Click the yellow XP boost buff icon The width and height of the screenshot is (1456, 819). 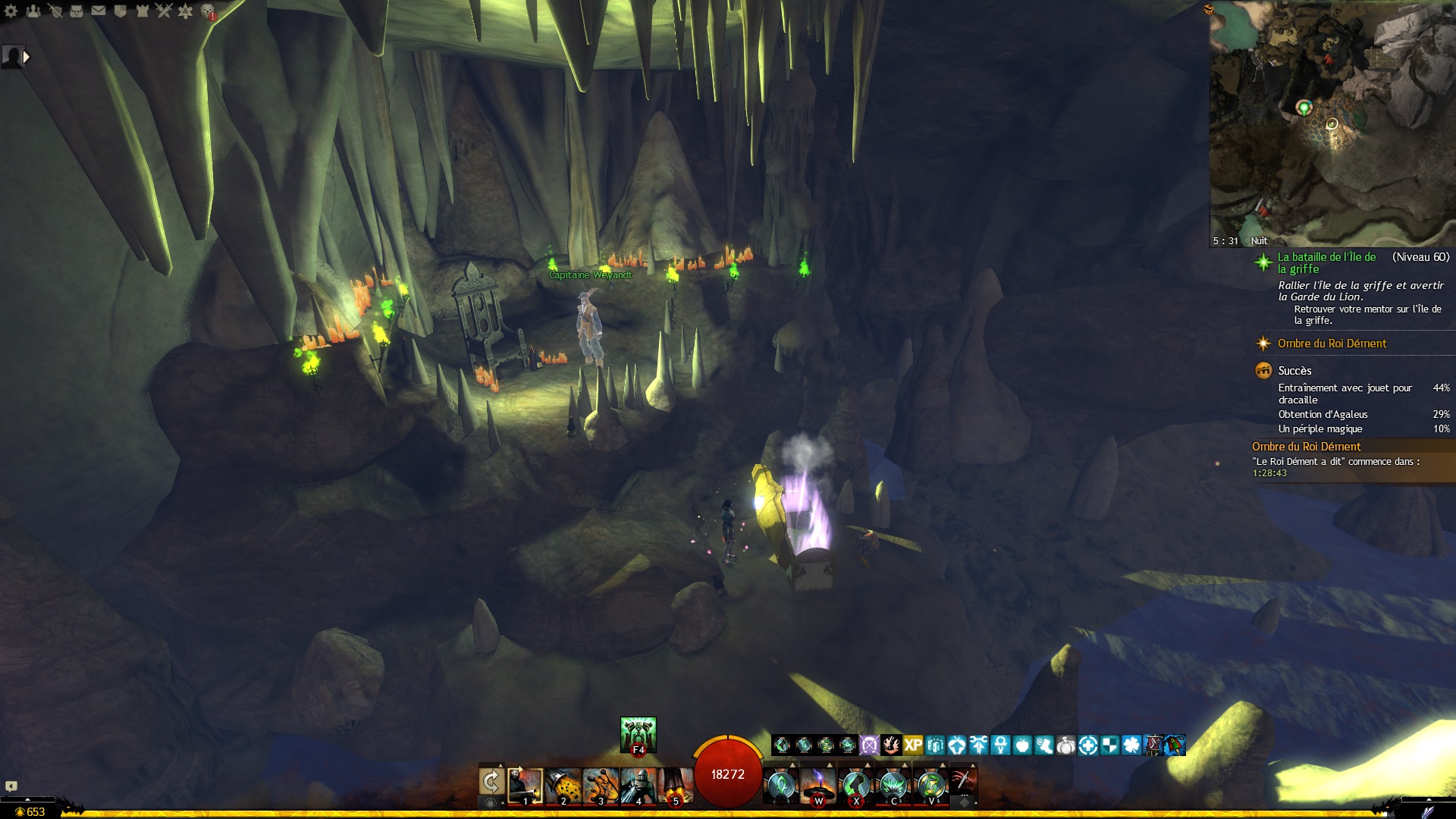(x=913, y=745)
